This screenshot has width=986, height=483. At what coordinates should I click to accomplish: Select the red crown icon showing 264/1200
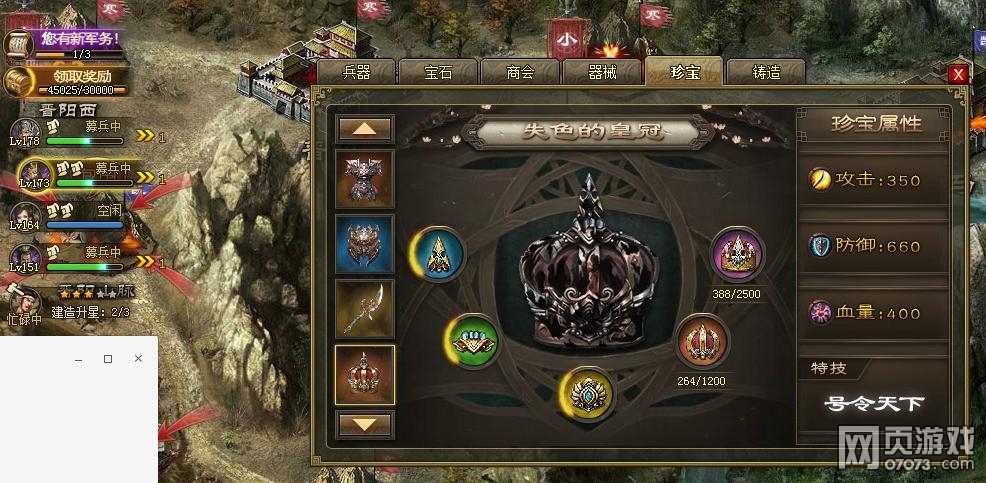[700, 342]
